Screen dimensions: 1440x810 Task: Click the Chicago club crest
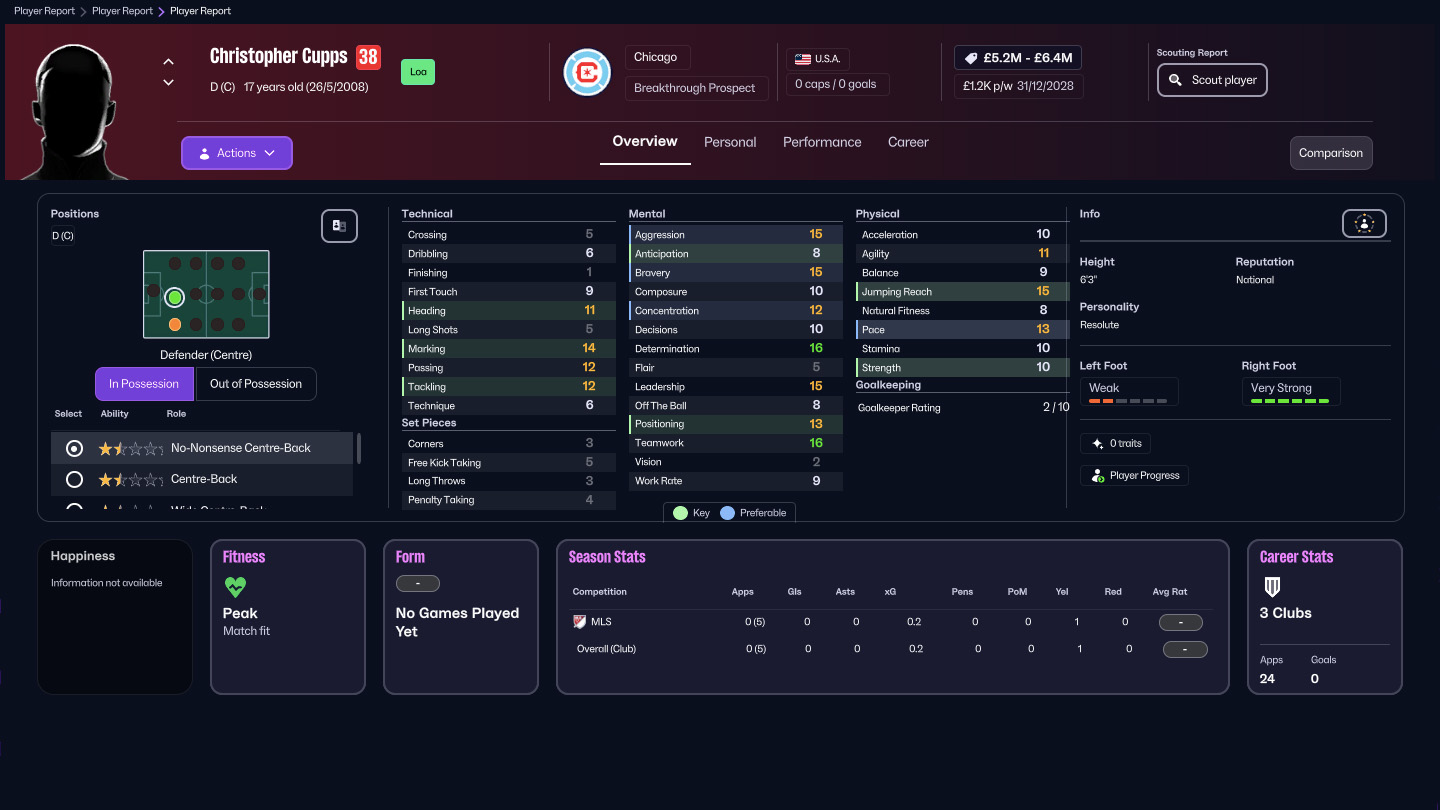click(x=587, y=72)
